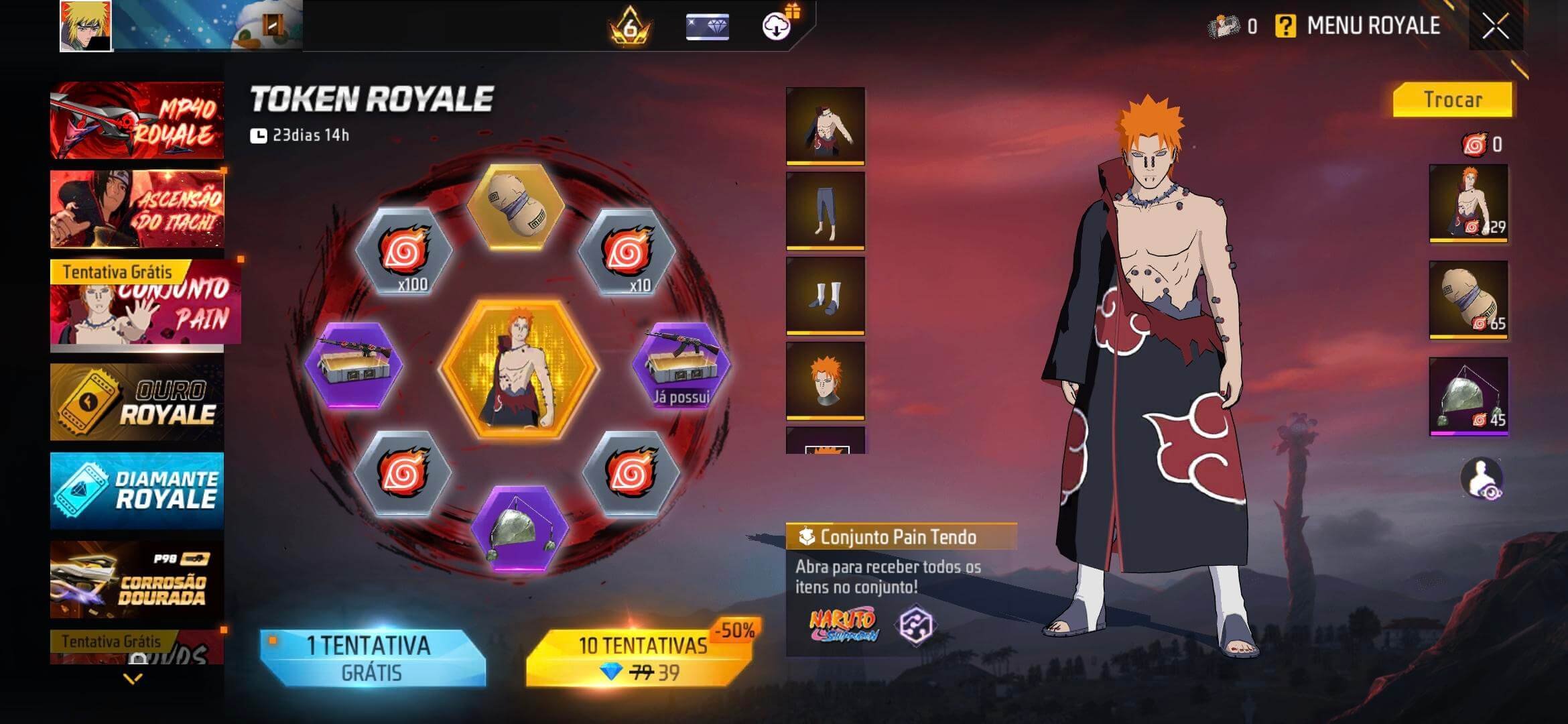The image size is (1568, 724).
Task: Open the Ouro Royale tab
Action: click(x=137, y=402)
